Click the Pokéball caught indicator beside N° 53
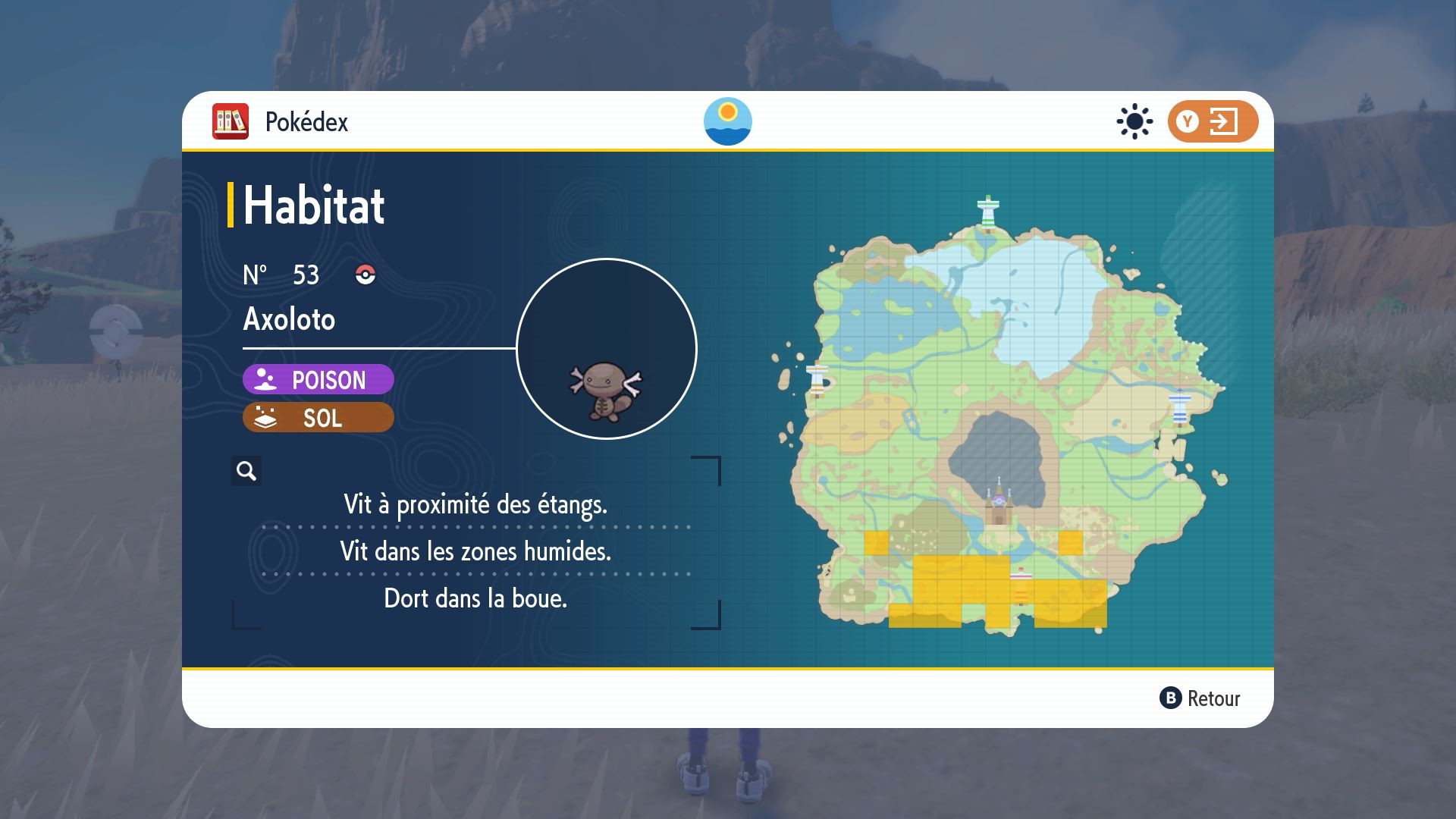 [x=362, y=276]
